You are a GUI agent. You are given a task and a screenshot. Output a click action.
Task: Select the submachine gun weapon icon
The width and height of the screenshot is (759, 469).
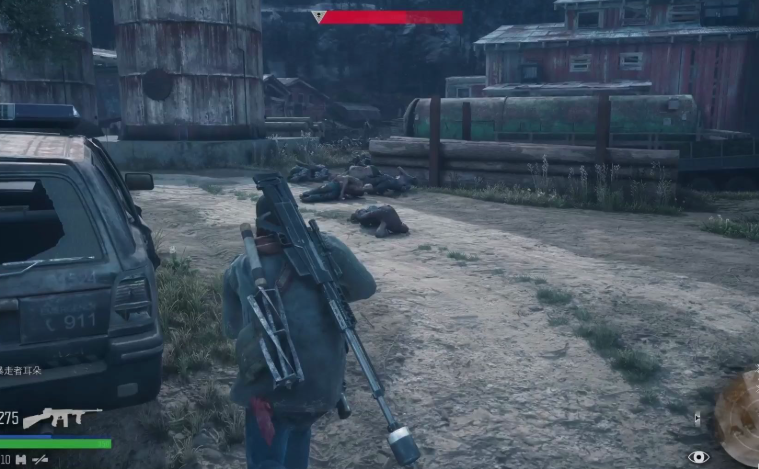pos(60,417)
